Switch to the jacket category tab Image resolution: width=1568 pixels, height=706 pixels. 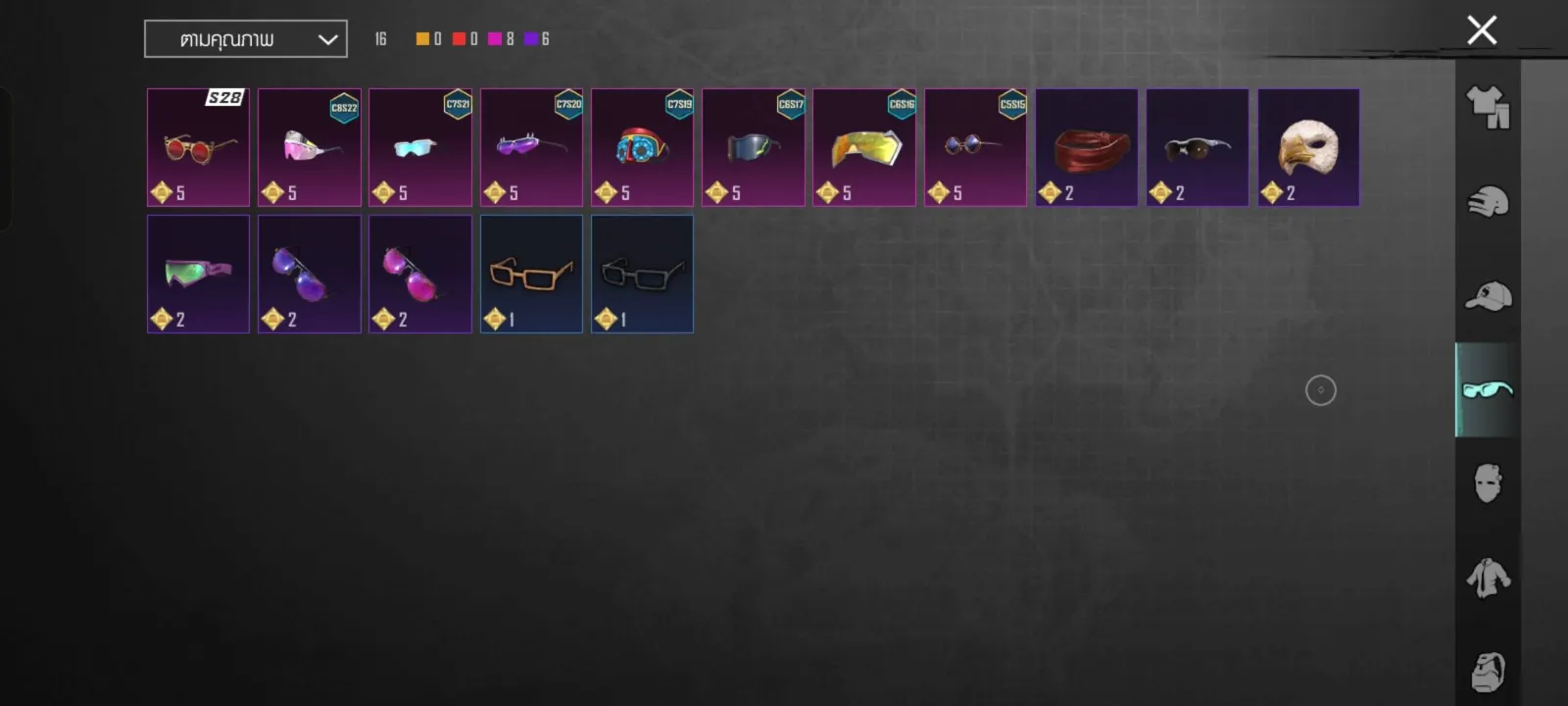click(x=1488, y=579)
